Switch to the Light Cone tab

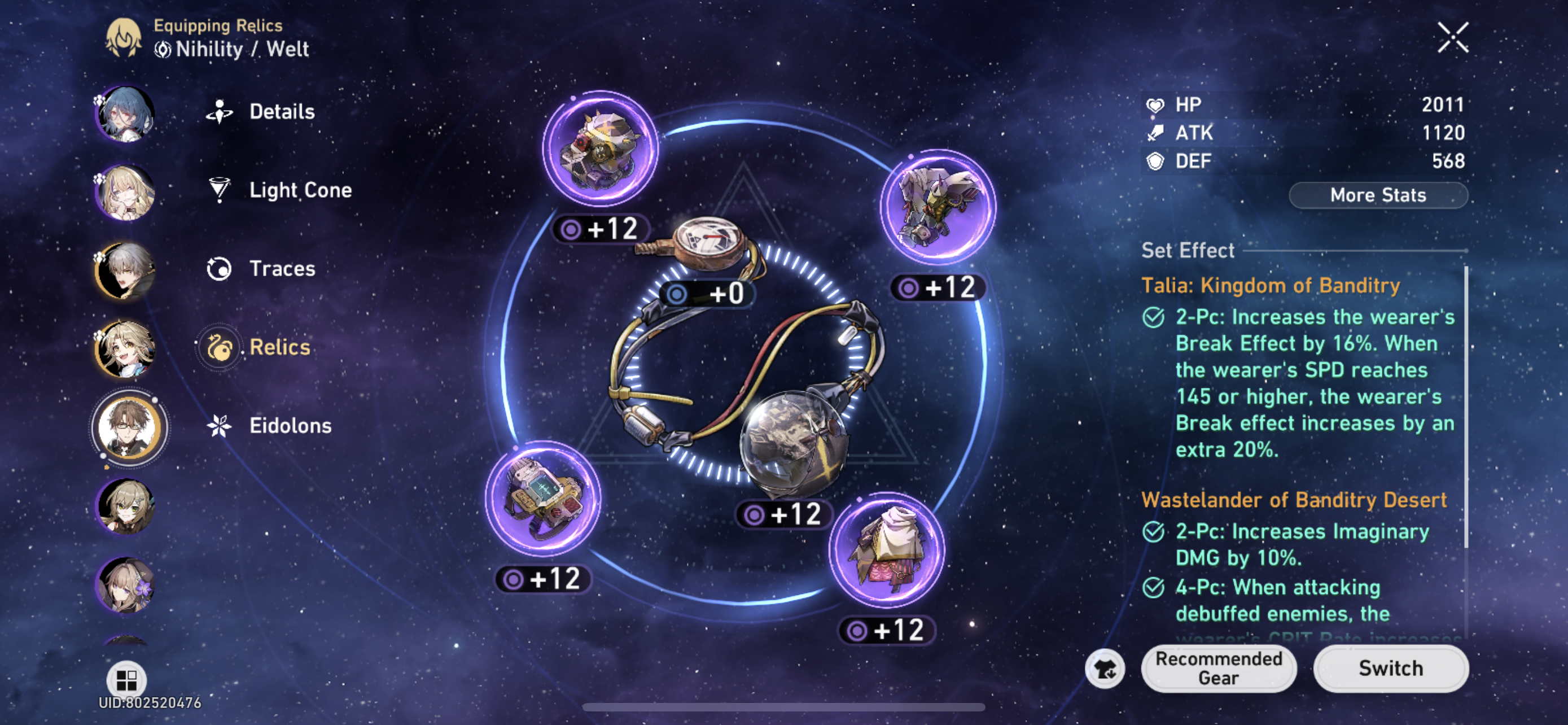coord(300,190)
